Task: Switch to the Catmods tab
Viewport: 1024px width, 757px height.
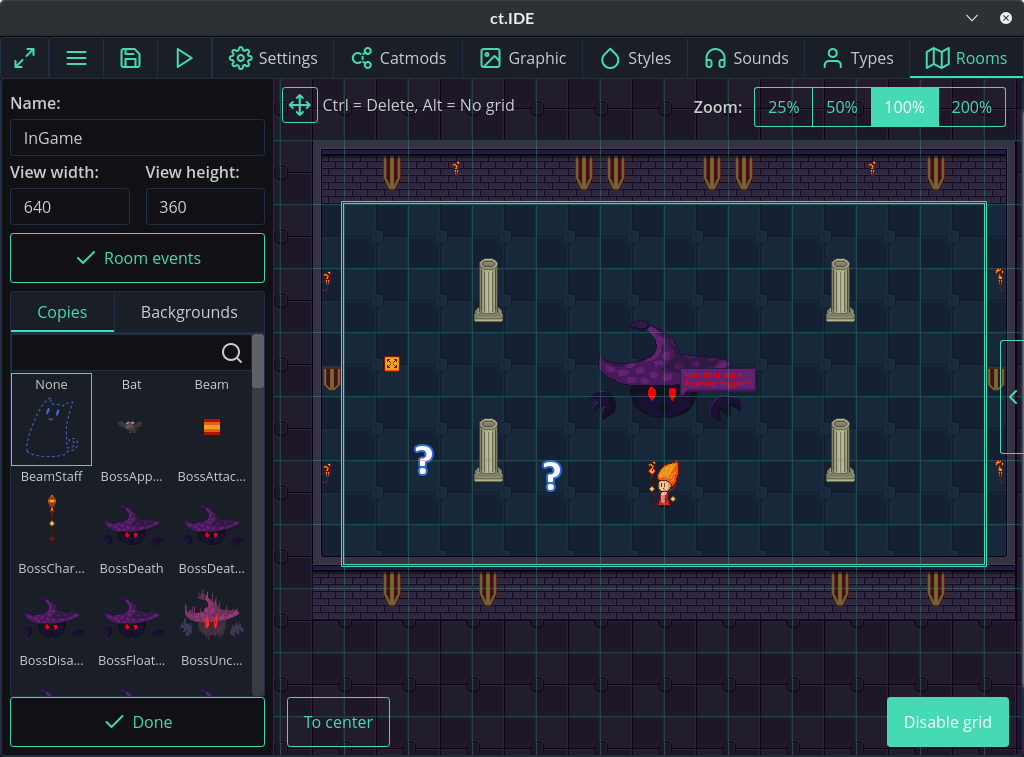Action: point(398,58)
